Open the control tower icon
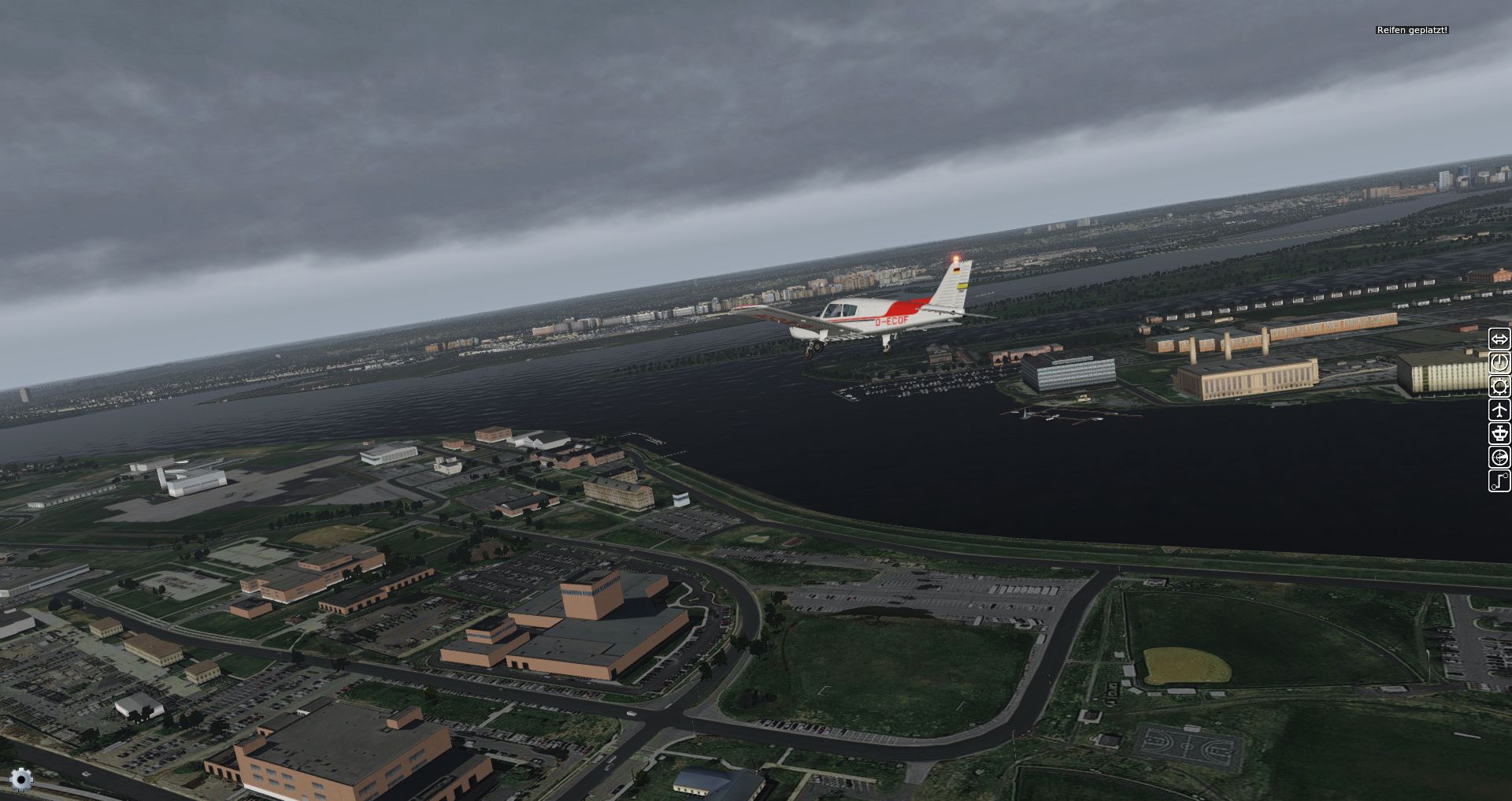1512x801 pixels. pos(1499,434)
